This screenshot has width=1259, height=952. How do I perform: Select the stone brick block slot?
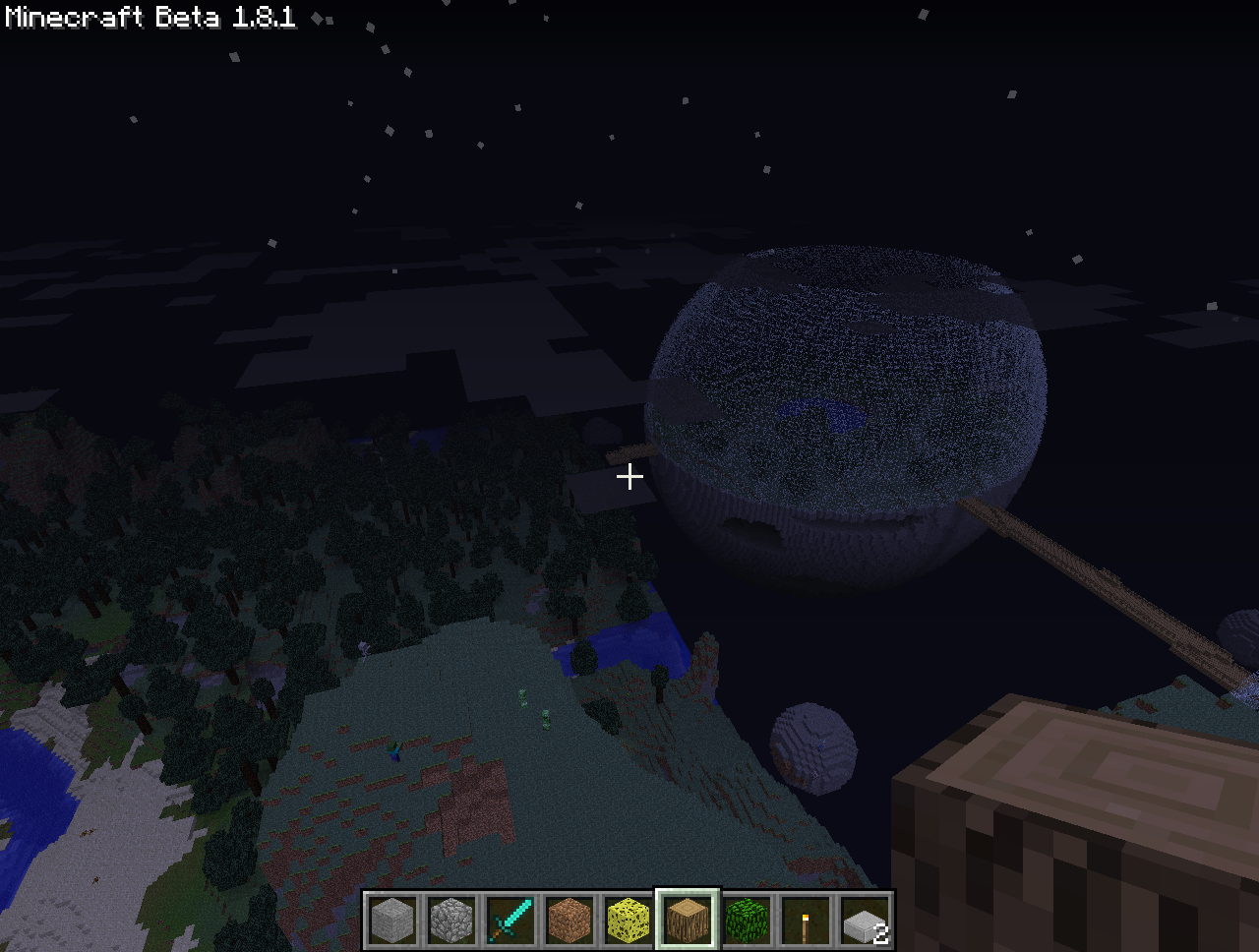click(x=392, y=921)
